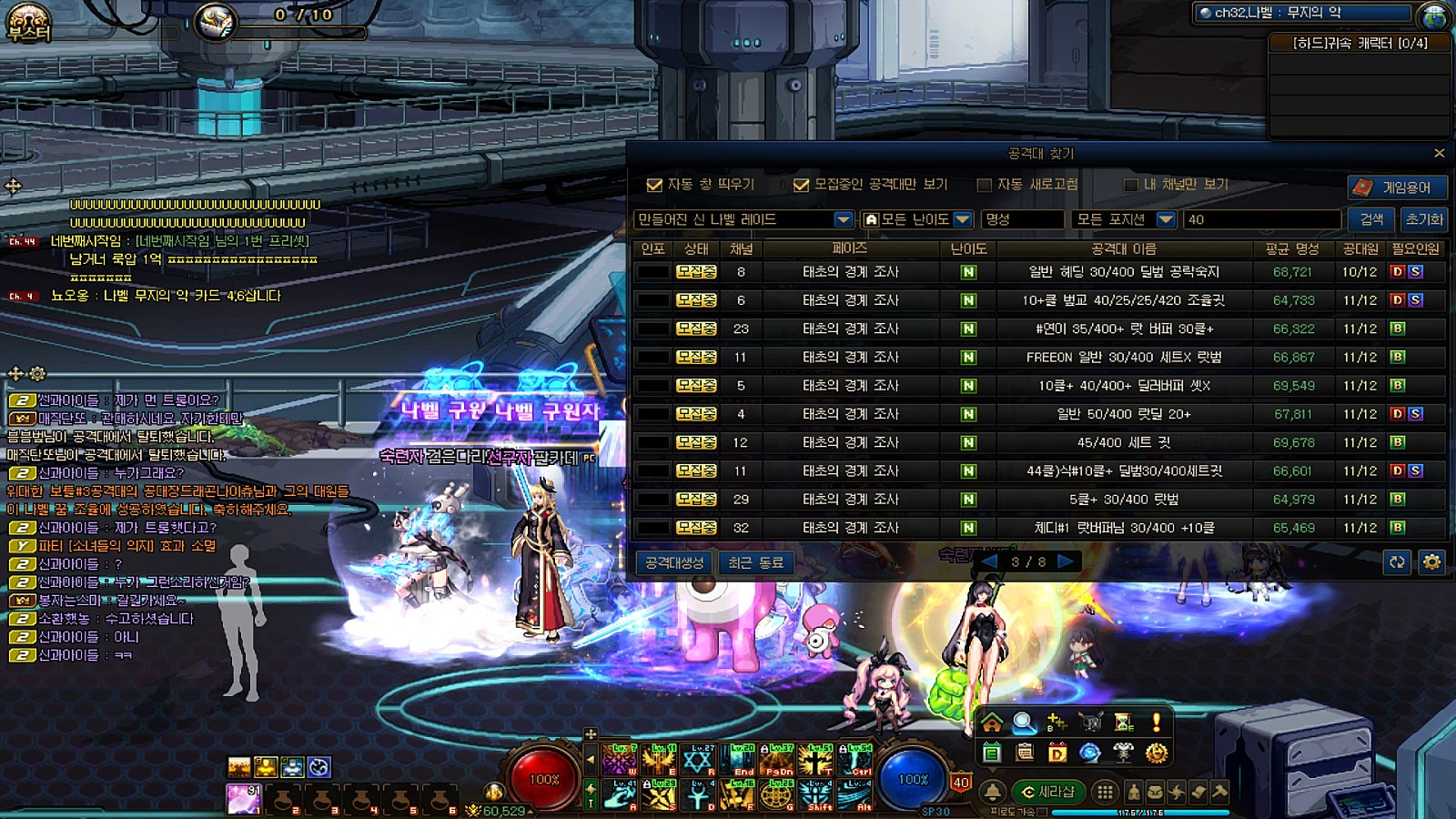This screenshot has width=1456, height=819.
Task: Toggle the 자동 창 띄우기 checkbox
Action: [654, 185]
